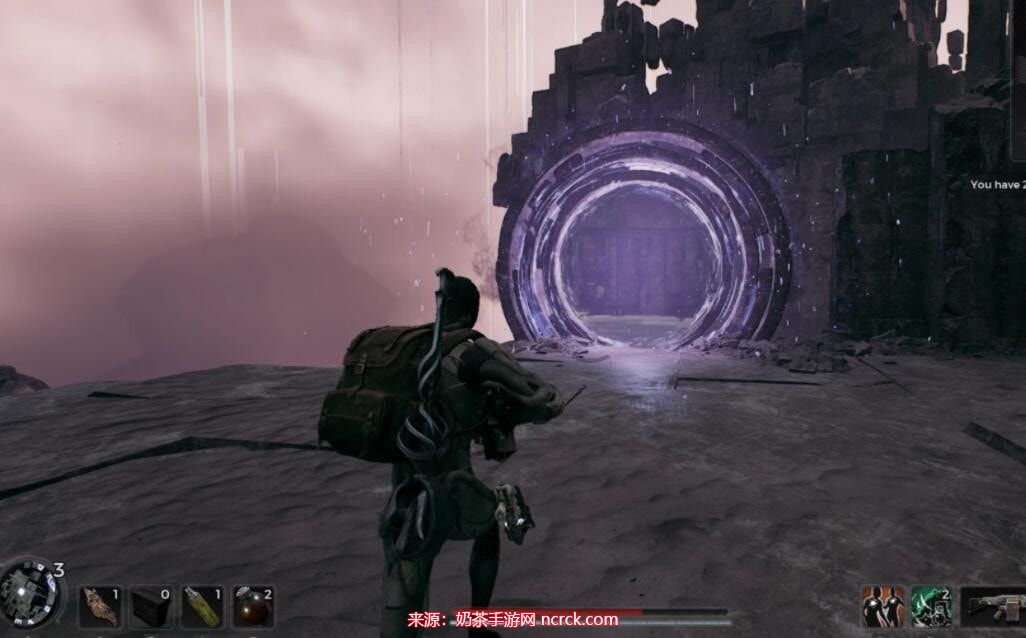Use the bandage item in the quick slot
The height and width of the screenshot is (638, 1026).
[x=100, y=606]
